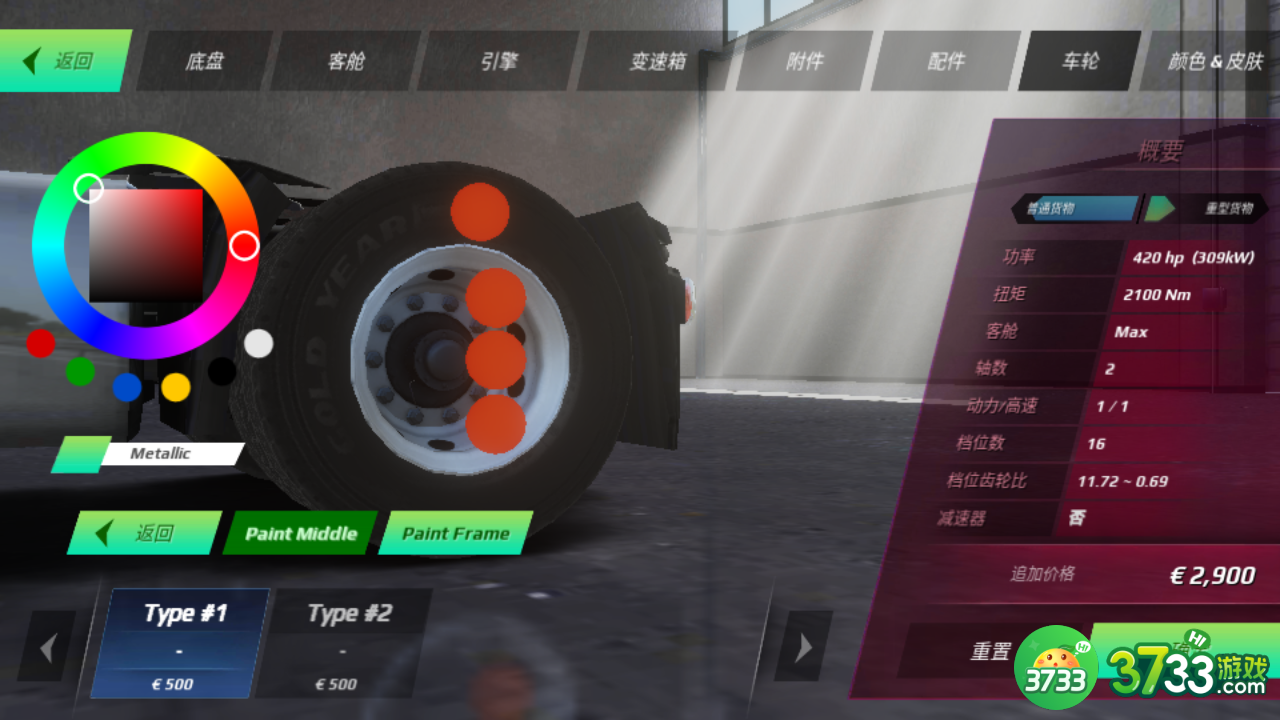This screenshot has height=720, width=1280.
Task: Pick the yellow preset color swatch
Action: pos(176,387)
